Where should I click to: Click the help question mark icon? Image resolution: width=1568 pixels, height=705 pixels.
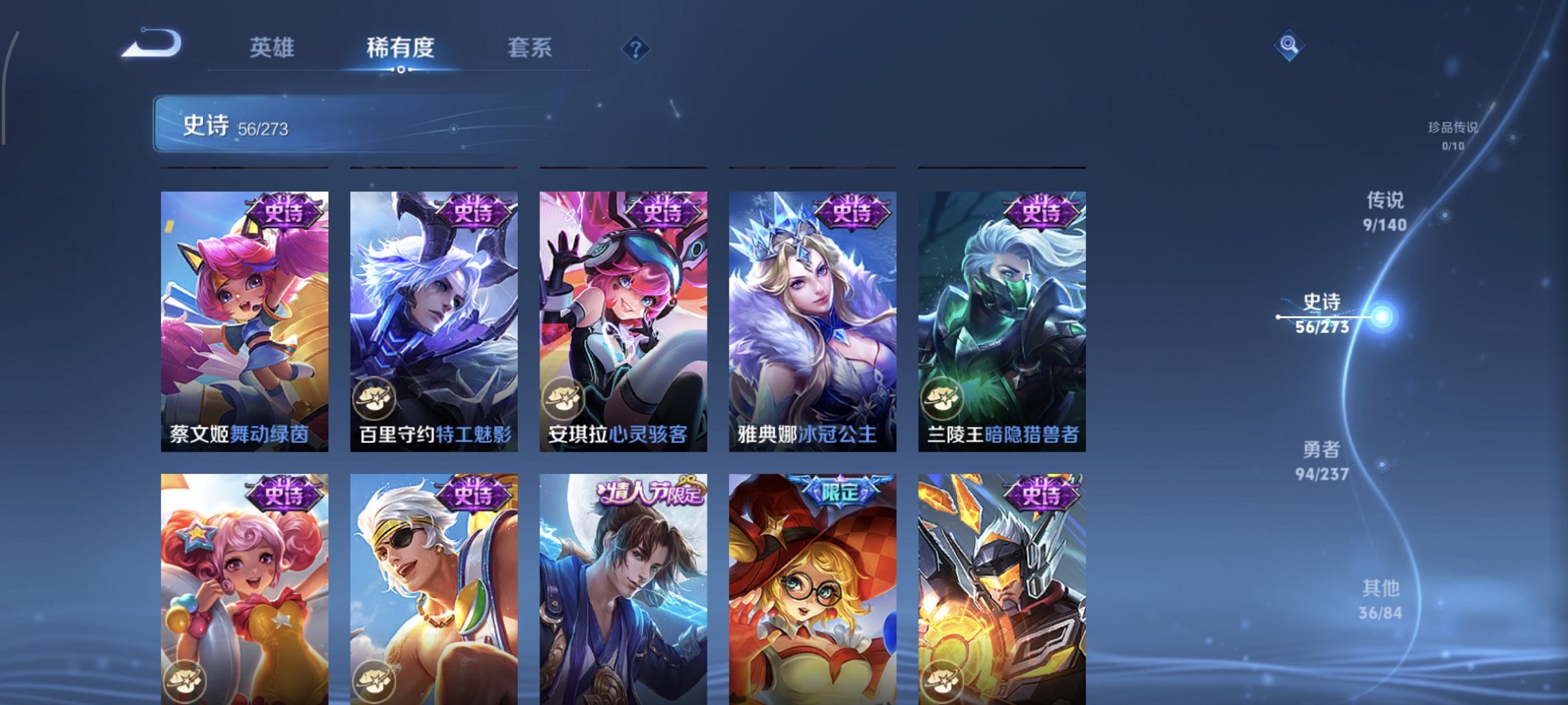[x=635, y=48]
